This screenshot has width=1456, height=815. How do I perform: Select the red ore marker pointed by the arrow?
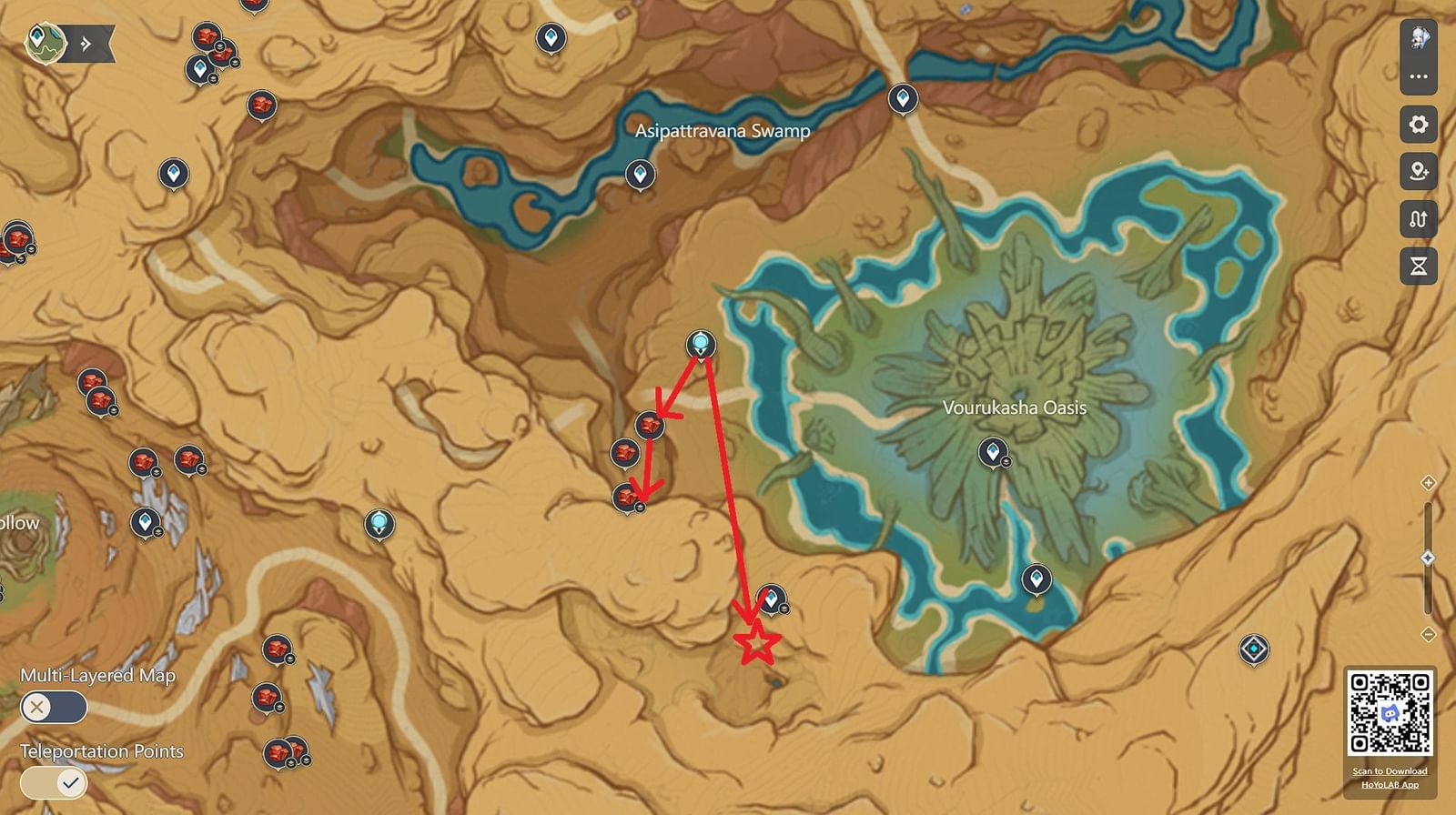point(649,423)
